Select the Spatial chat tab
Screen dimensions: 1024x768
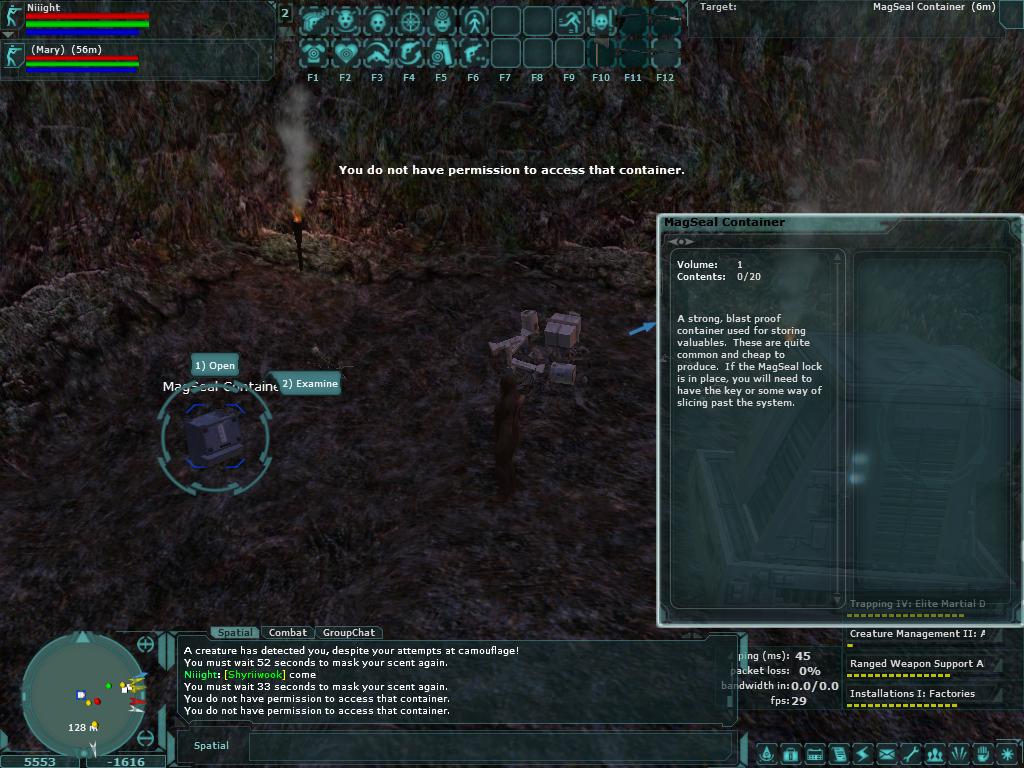click(236, 633)
